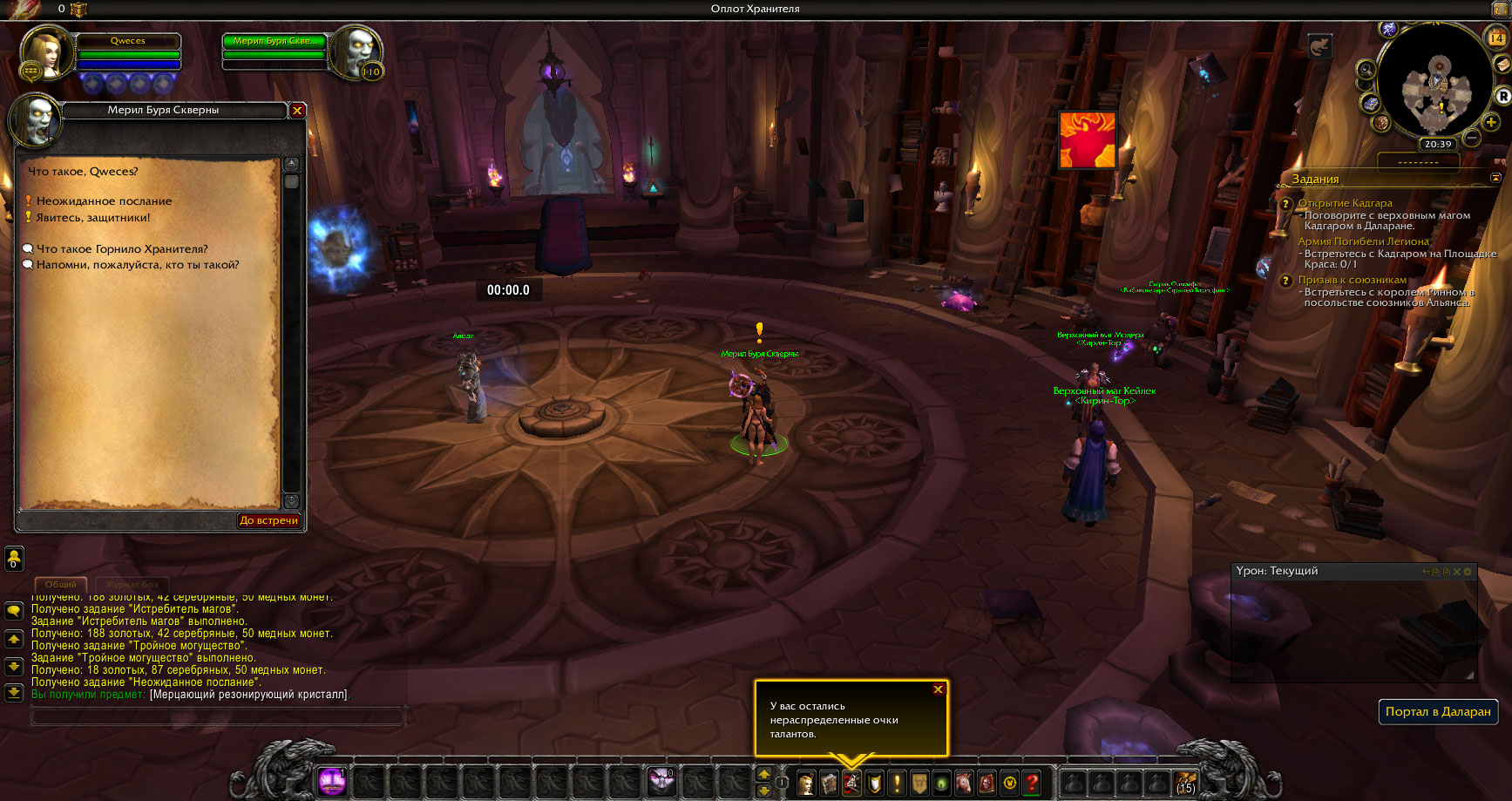Open the calendar icon showing 14
The width and height of the screenshot is (1512, 801).
click(x=1495, y=37)
